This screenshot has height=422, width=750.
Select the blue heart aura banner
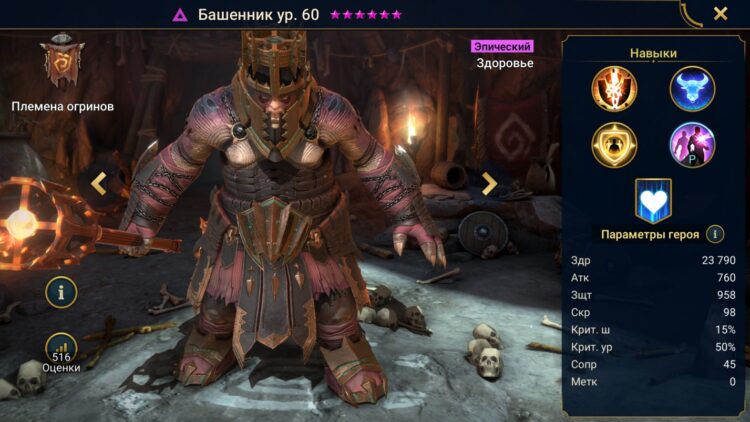(653, 199)
